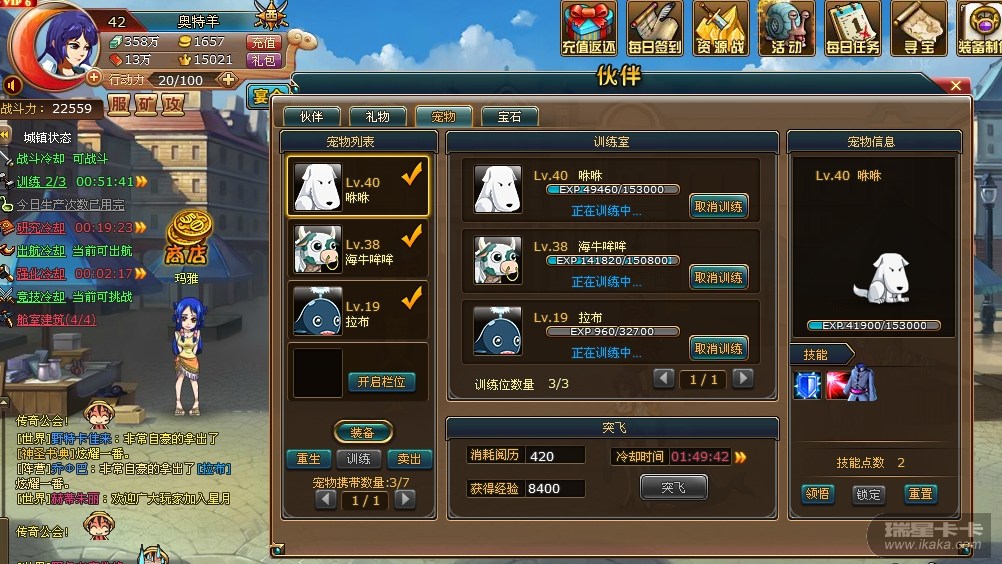The width and height of the screenshot is (1002, 564).
Task: Cancel training for Lv.19 拉布
Action: [x=718, y=349]
